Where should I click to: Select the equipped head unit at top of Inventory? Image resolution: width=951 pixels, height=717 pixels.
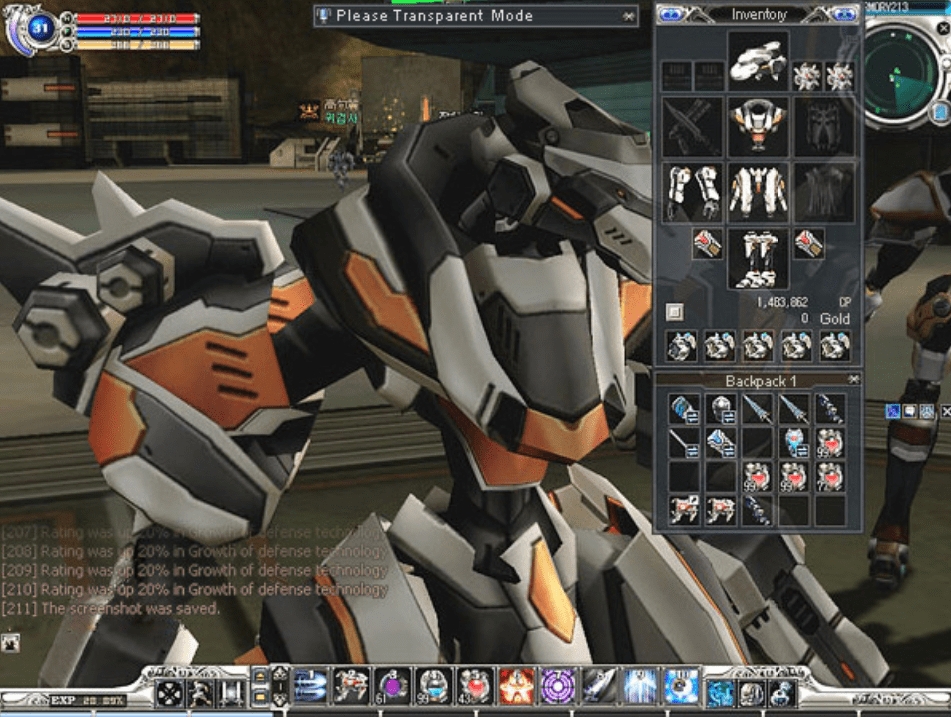click(758, 61)
